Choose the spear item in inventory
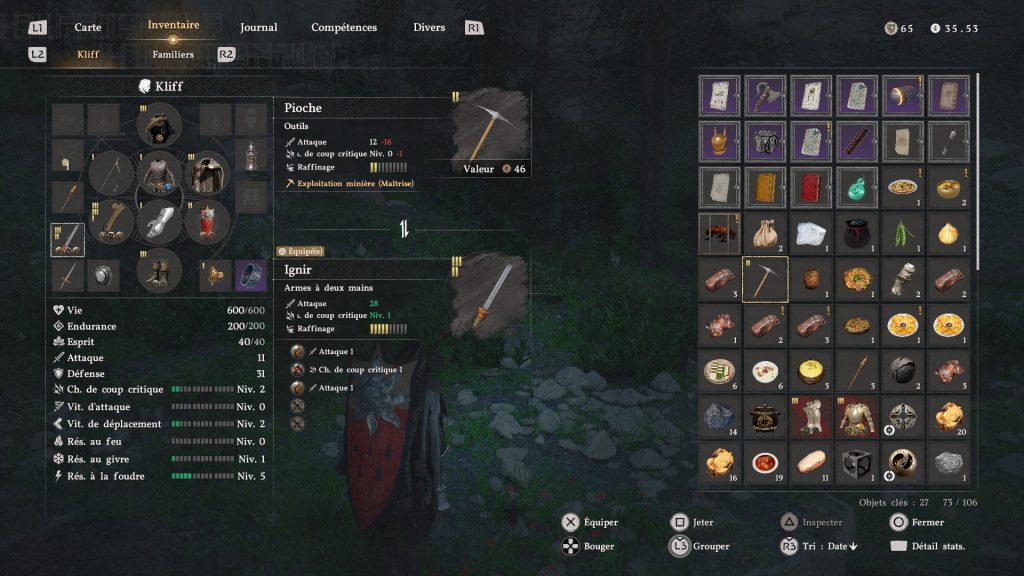This screenshot has height=576, width=1024. point(857,371)
